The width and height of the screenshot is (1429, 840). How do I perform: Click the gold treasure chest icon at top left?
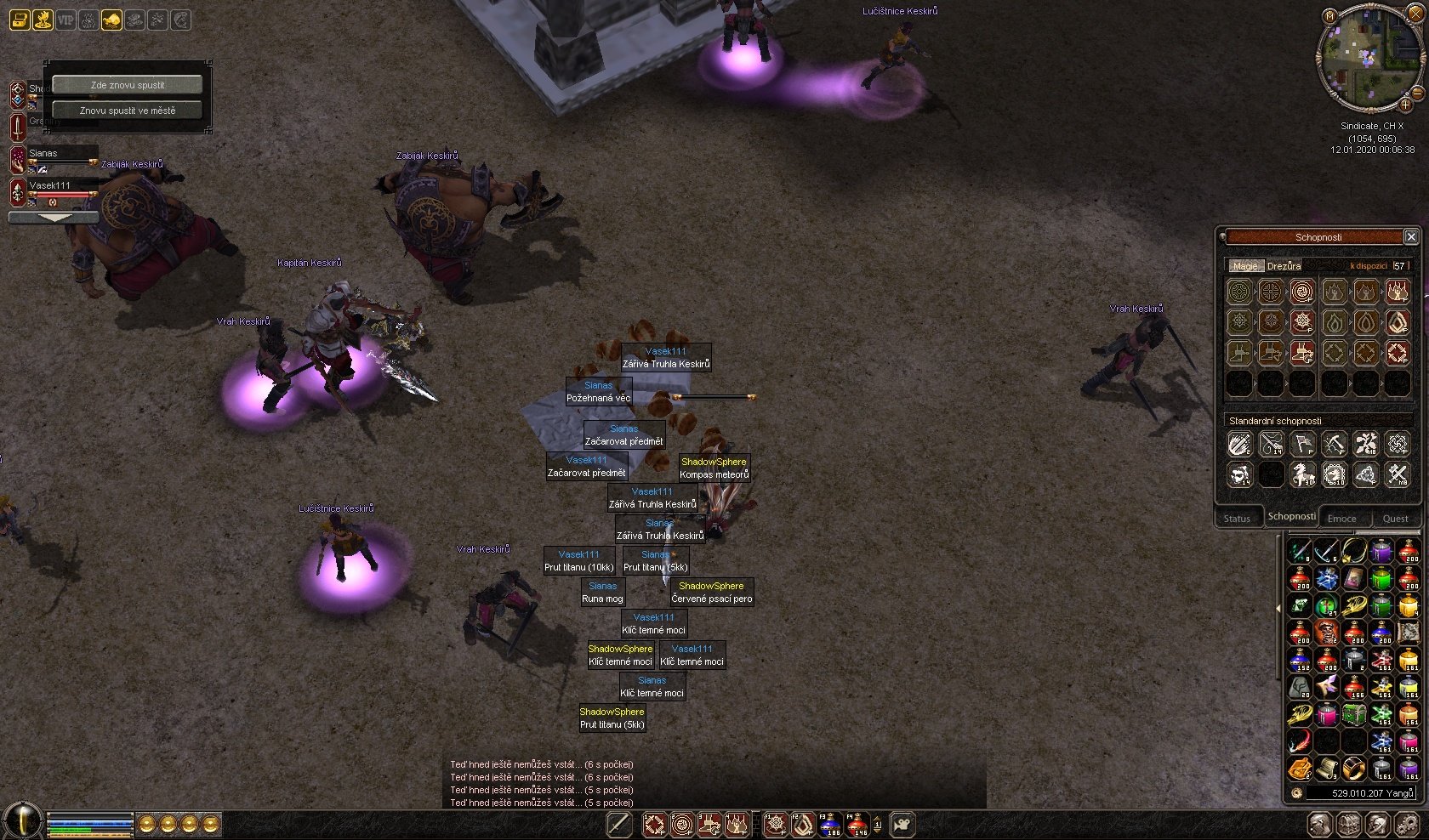20,20
